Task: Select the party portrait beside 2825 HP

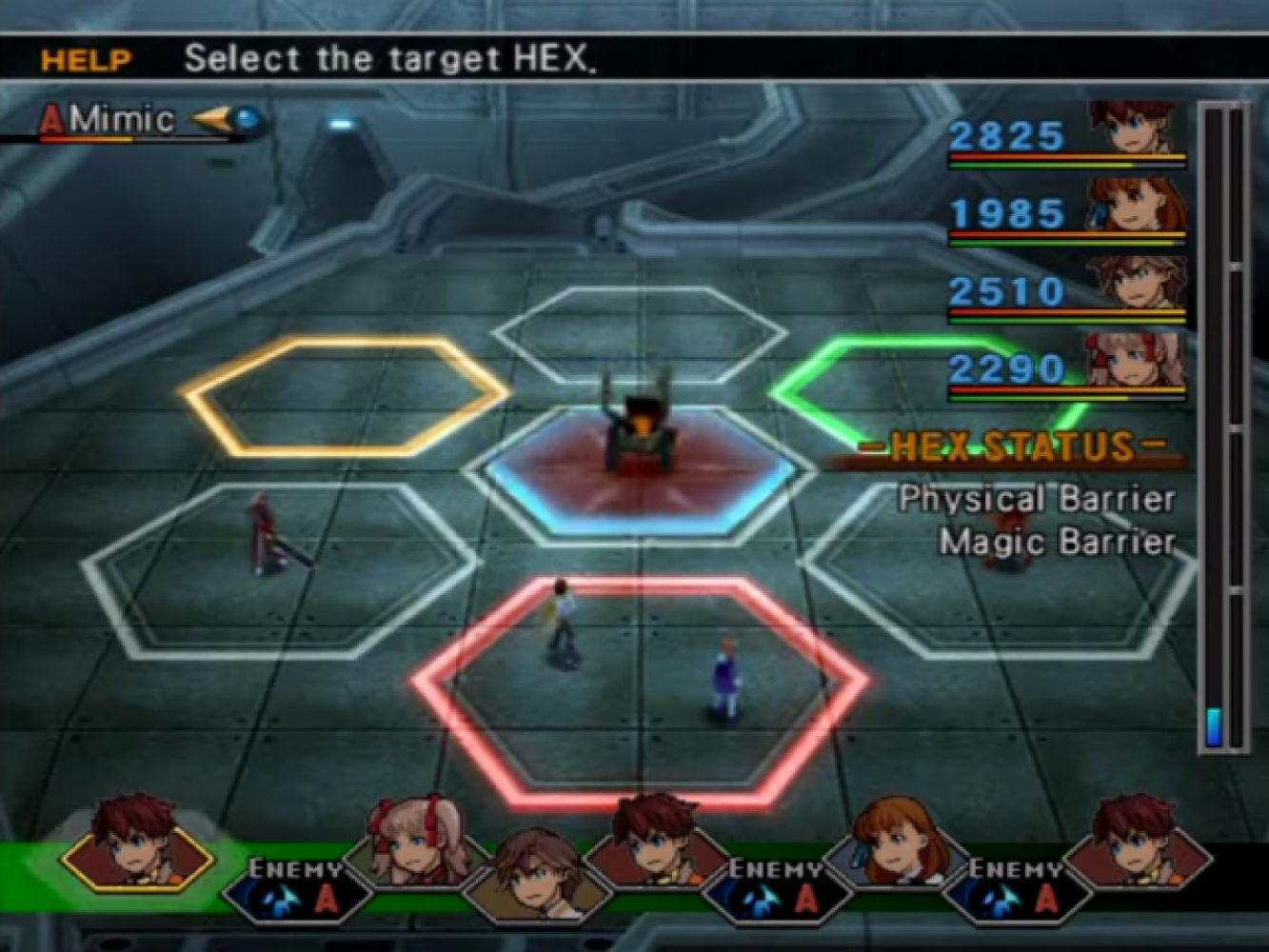Action: [x=1139, y=128]
